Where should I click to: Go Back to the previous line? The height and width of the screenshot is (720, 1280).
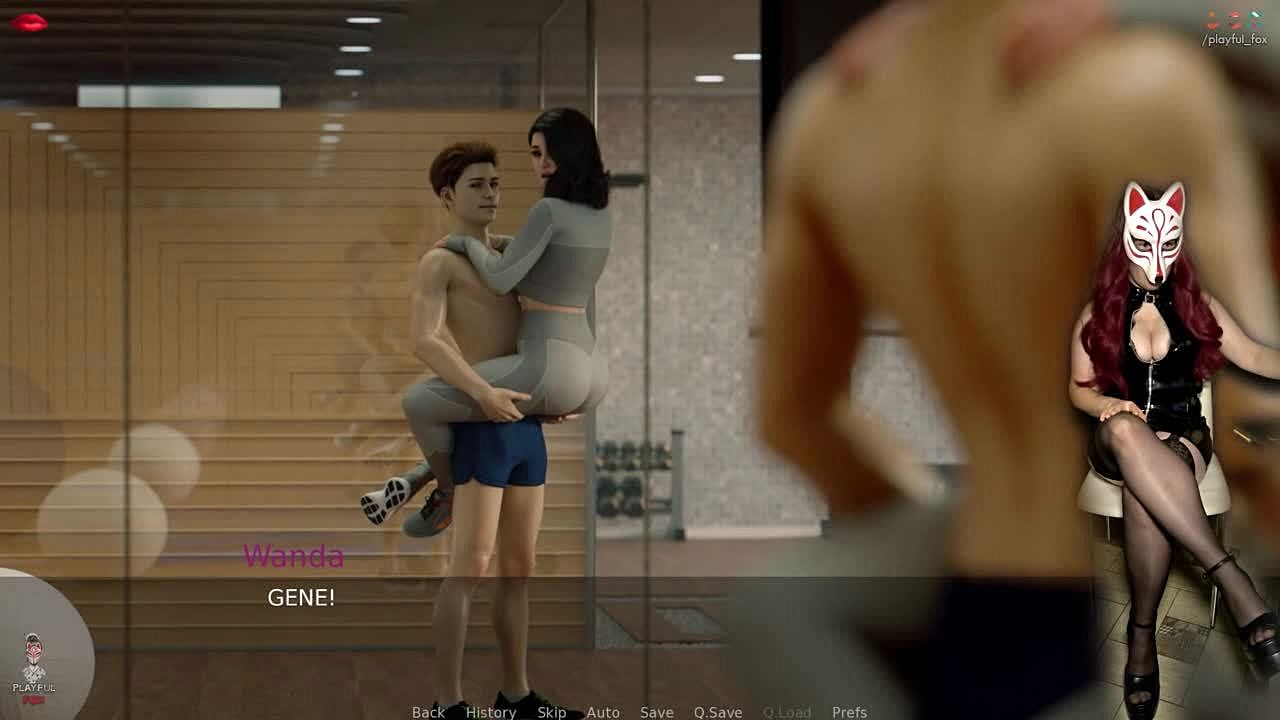pos(428,712)
